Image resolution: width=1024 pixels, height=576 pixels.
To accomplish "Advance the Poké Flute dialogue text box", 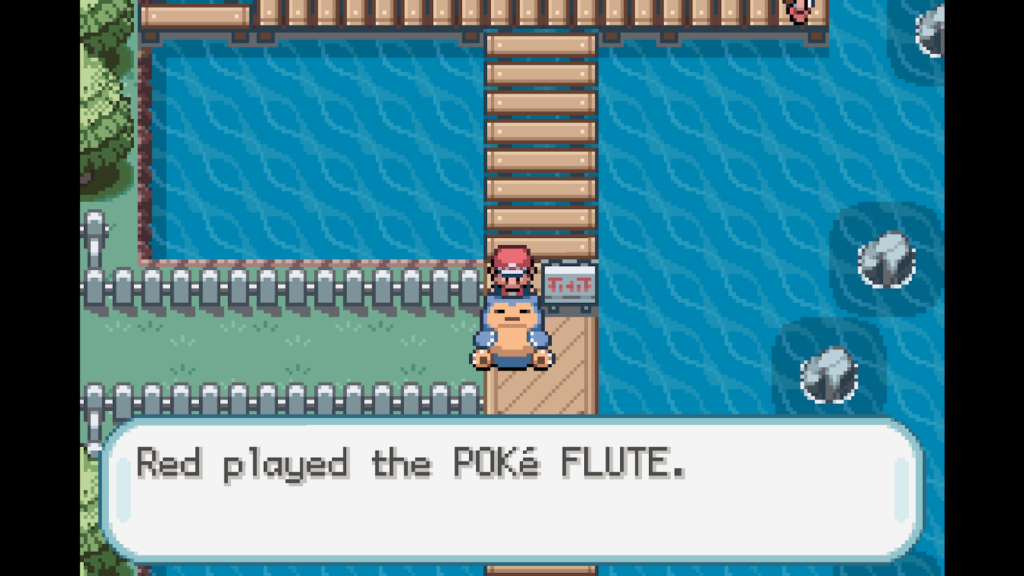I will [511, 490].
